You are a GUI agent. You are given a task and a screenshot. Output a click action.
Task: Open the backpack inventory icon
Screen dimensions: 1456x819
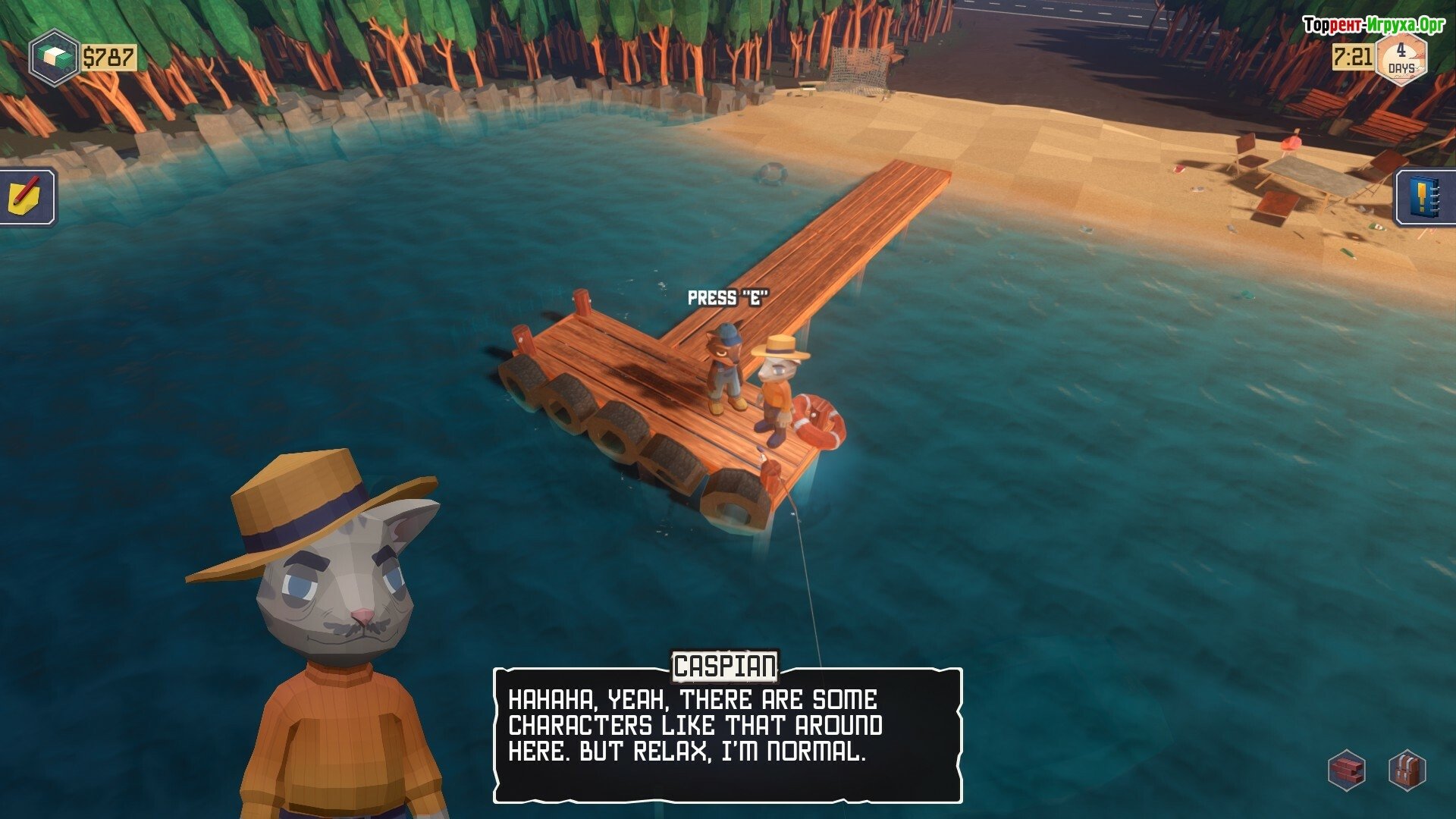tap(1407, 770)
